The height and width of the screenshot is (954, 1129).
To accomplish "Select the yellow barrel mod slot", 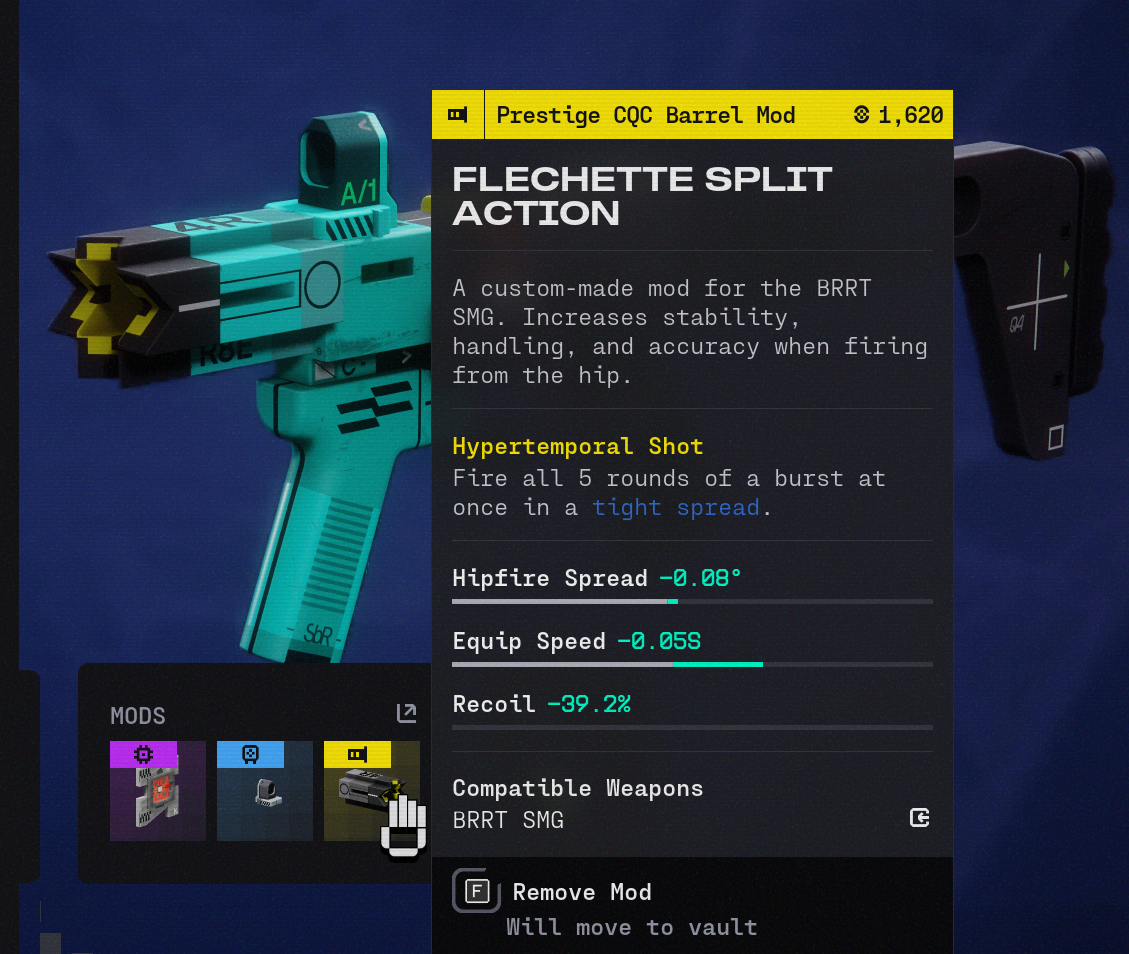I will point(371,791).
